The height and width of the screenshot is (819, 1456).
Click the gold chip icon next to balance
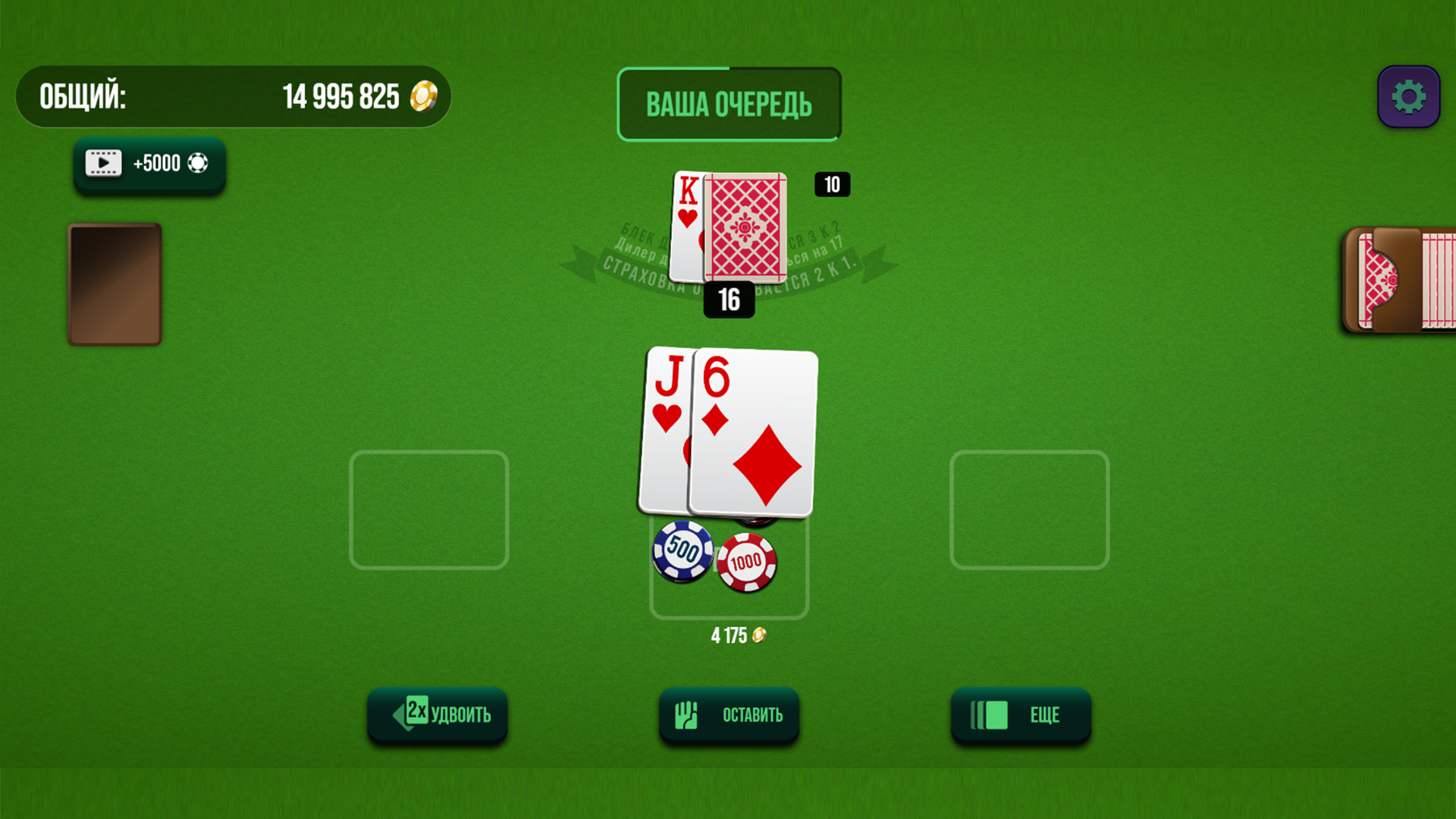422,96
